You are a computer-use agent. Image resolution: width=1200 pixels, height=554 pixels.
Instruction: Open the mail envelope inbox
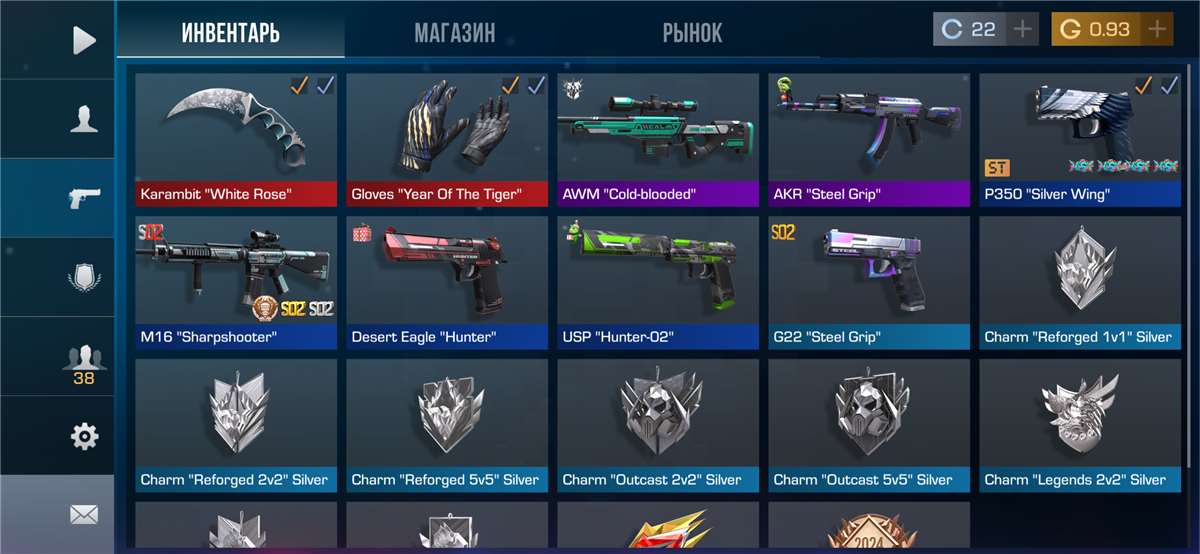[x=84, y=515]
